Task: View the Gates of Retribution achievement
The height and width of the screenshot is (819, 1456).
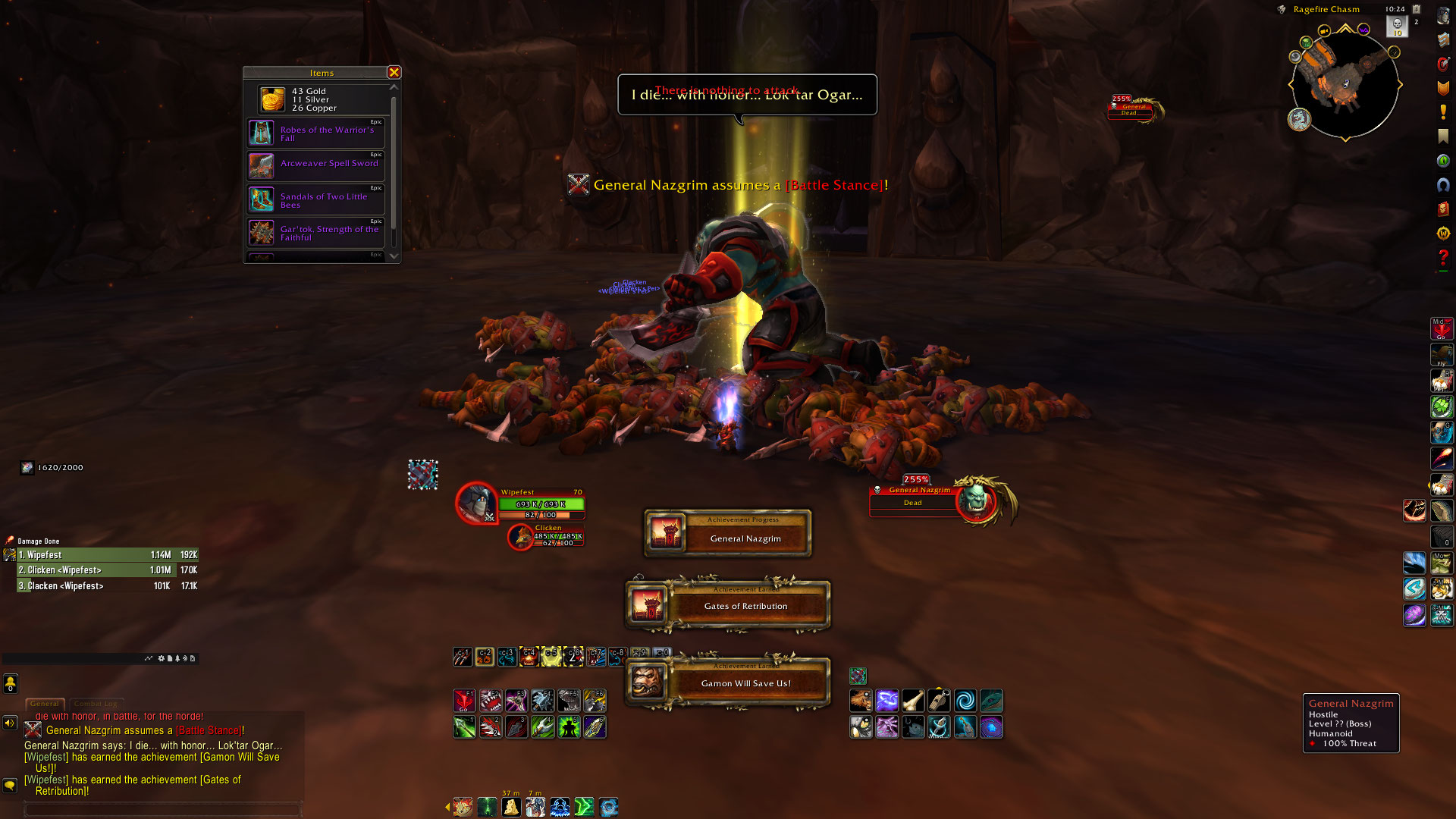Action: coord(728,605)
